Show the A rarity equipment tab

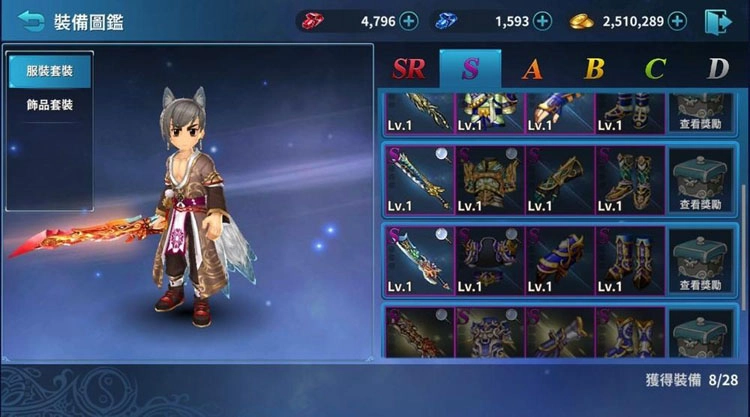tap(532, 68)
